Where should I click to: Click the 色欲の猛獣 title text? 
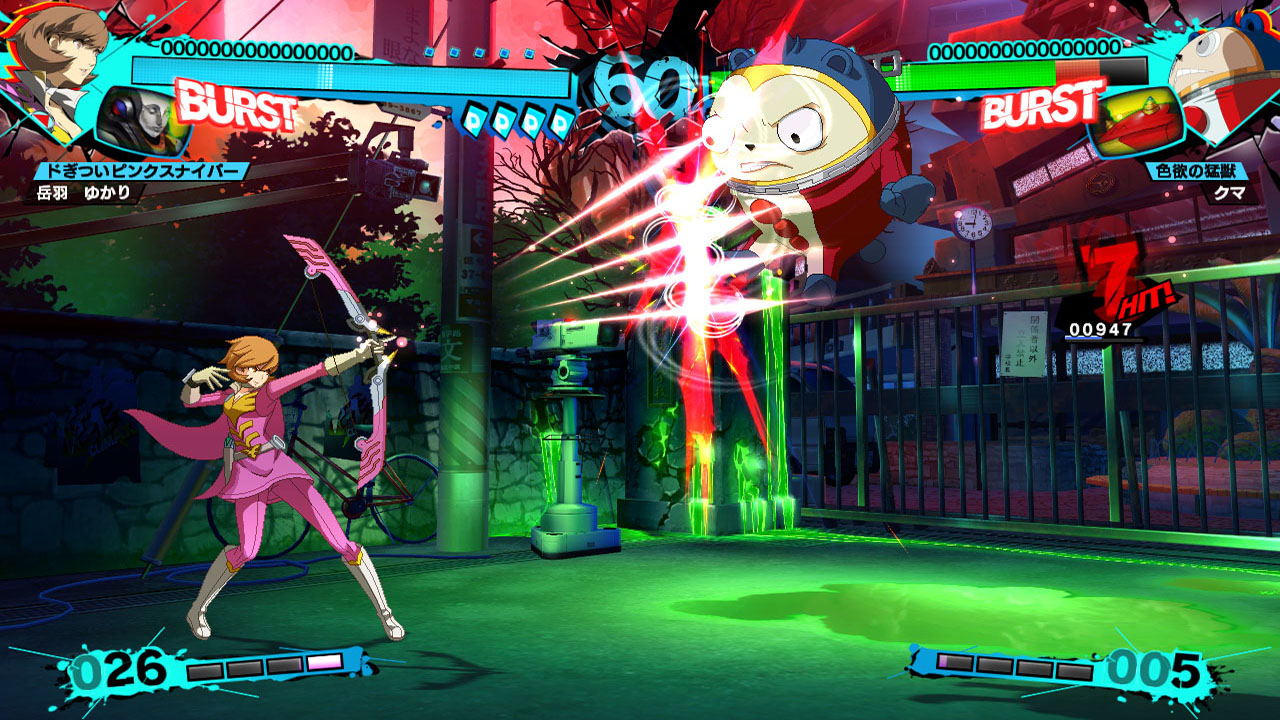pyautogui.click(x=1197, y=171)
